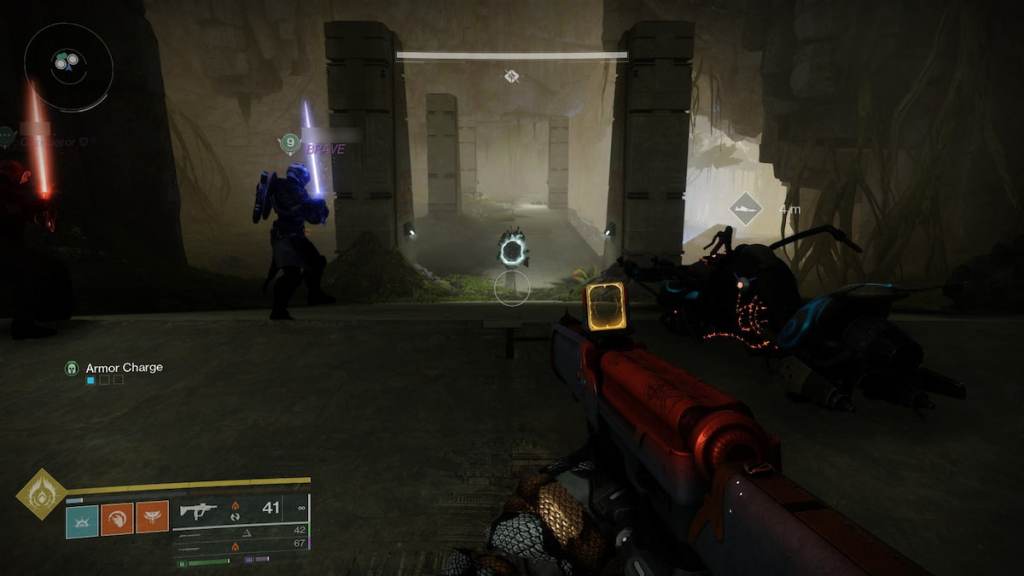Click the vehicle marker diamond showing 4 m
Screen dimensions: 1024x576
[x=743, y=209]
